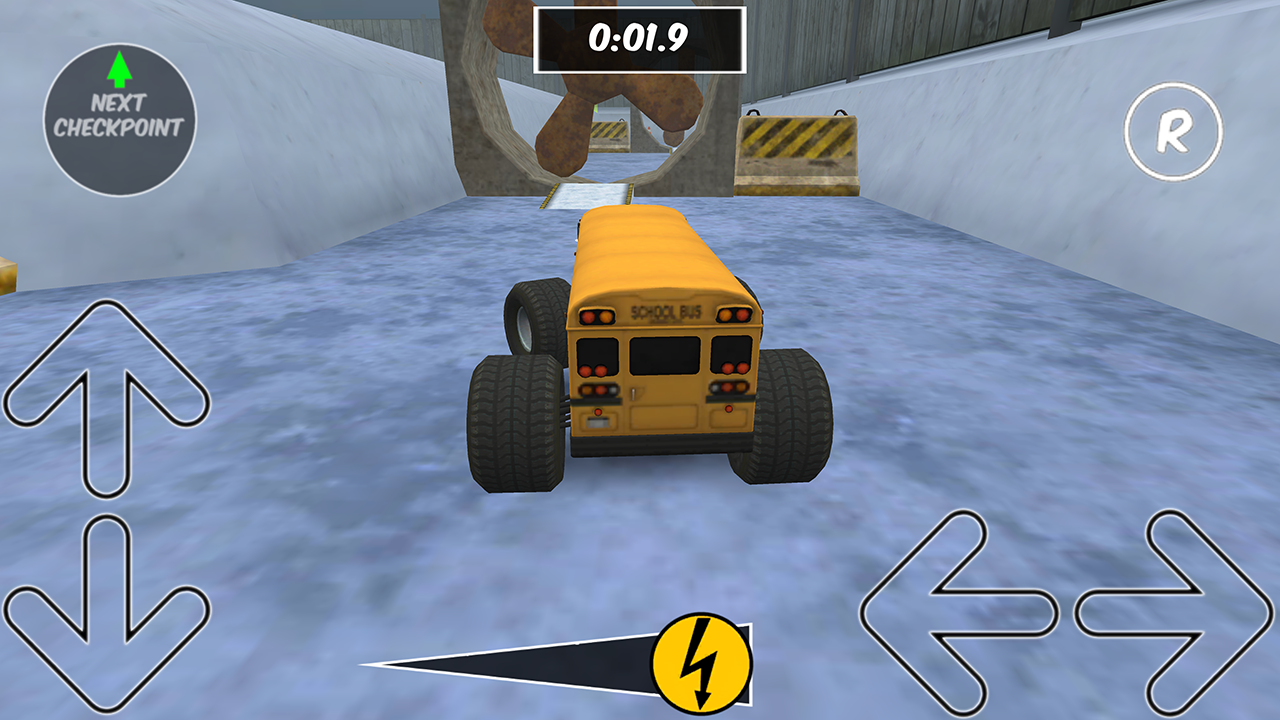Viewport: 1280px width, 720px height.
Task: Tap the striped barrier on the track
Action: point(800,150)
